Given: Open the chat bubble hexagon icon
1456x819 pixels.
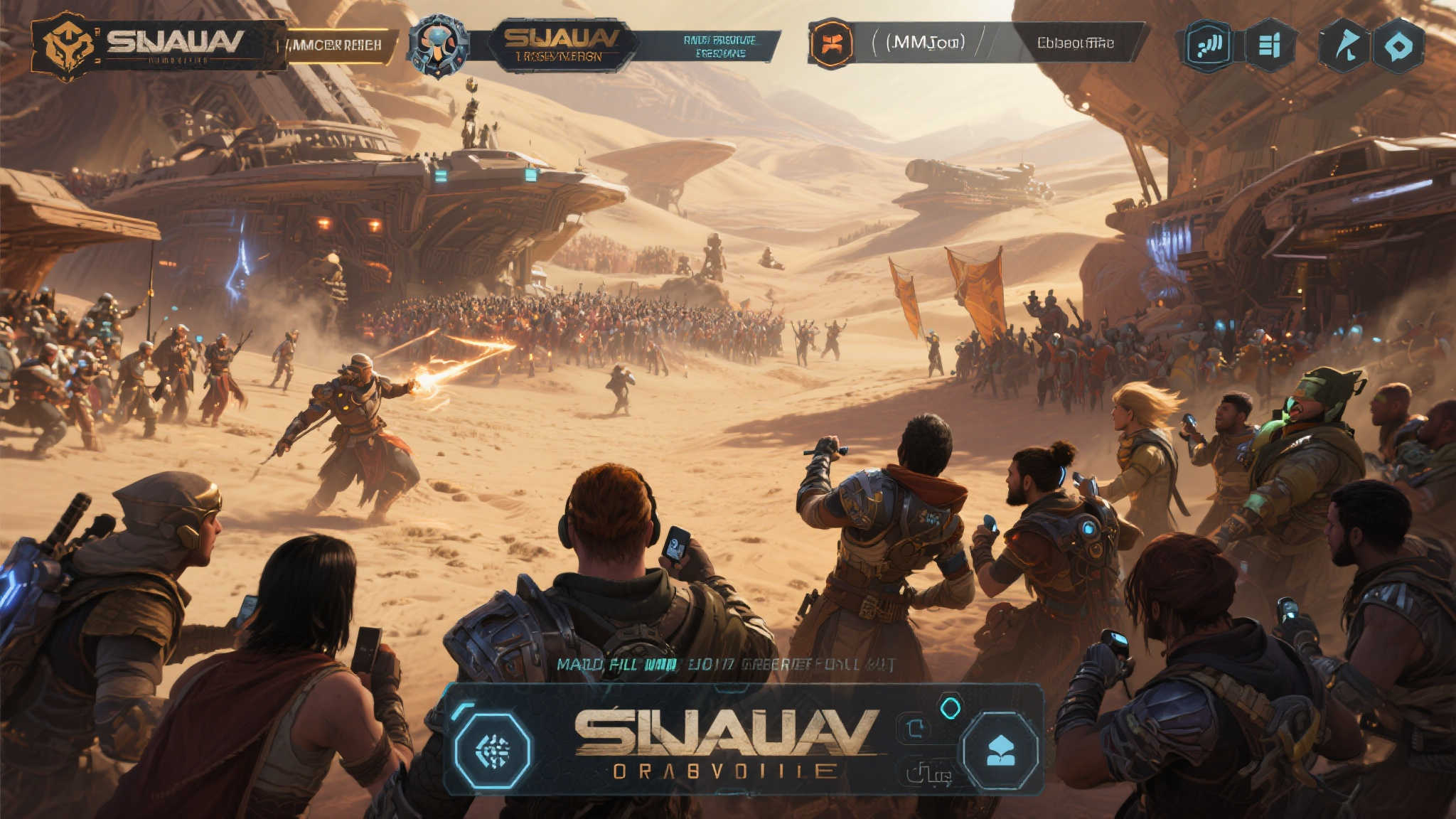Looking at the screenshot, I should [1398, 47].
